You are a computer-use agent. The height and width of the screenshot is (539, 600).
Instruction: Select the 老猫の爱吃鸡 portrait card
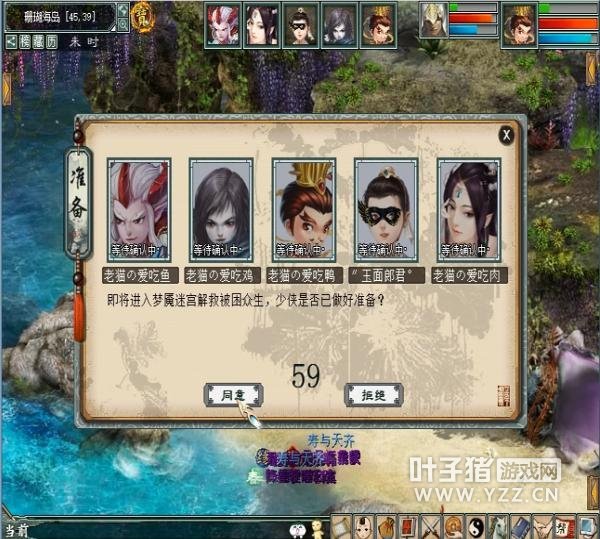point(221,211)
